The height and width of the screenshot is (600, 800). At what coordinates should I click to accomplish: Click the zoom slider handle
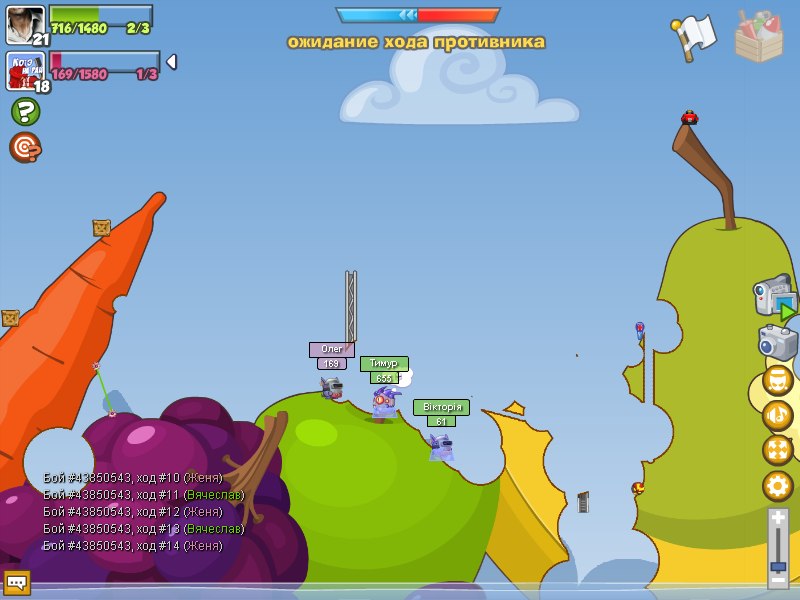[x=778, y=566]
